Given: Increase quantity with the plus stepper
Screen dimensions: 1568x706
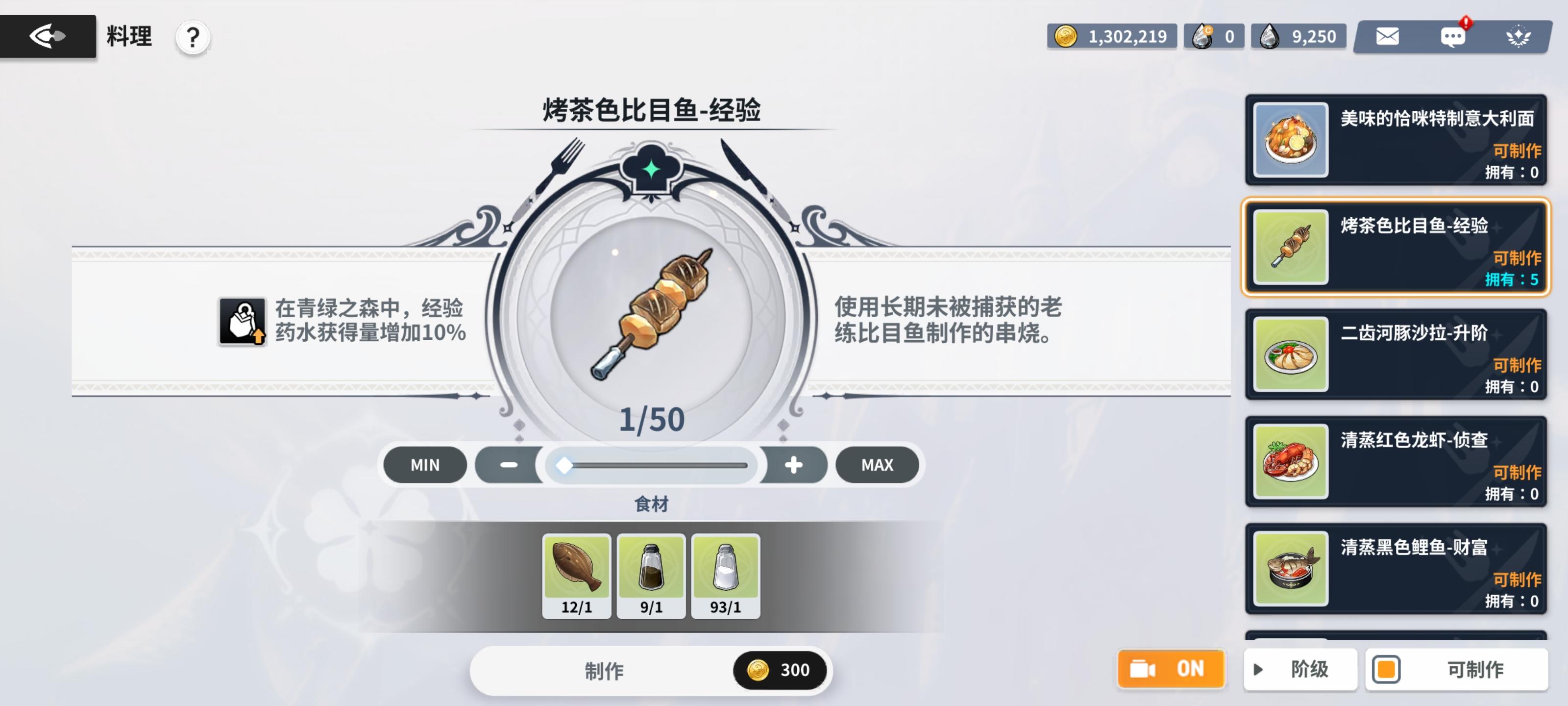Looking at the screenshot, I should (793, 465).
